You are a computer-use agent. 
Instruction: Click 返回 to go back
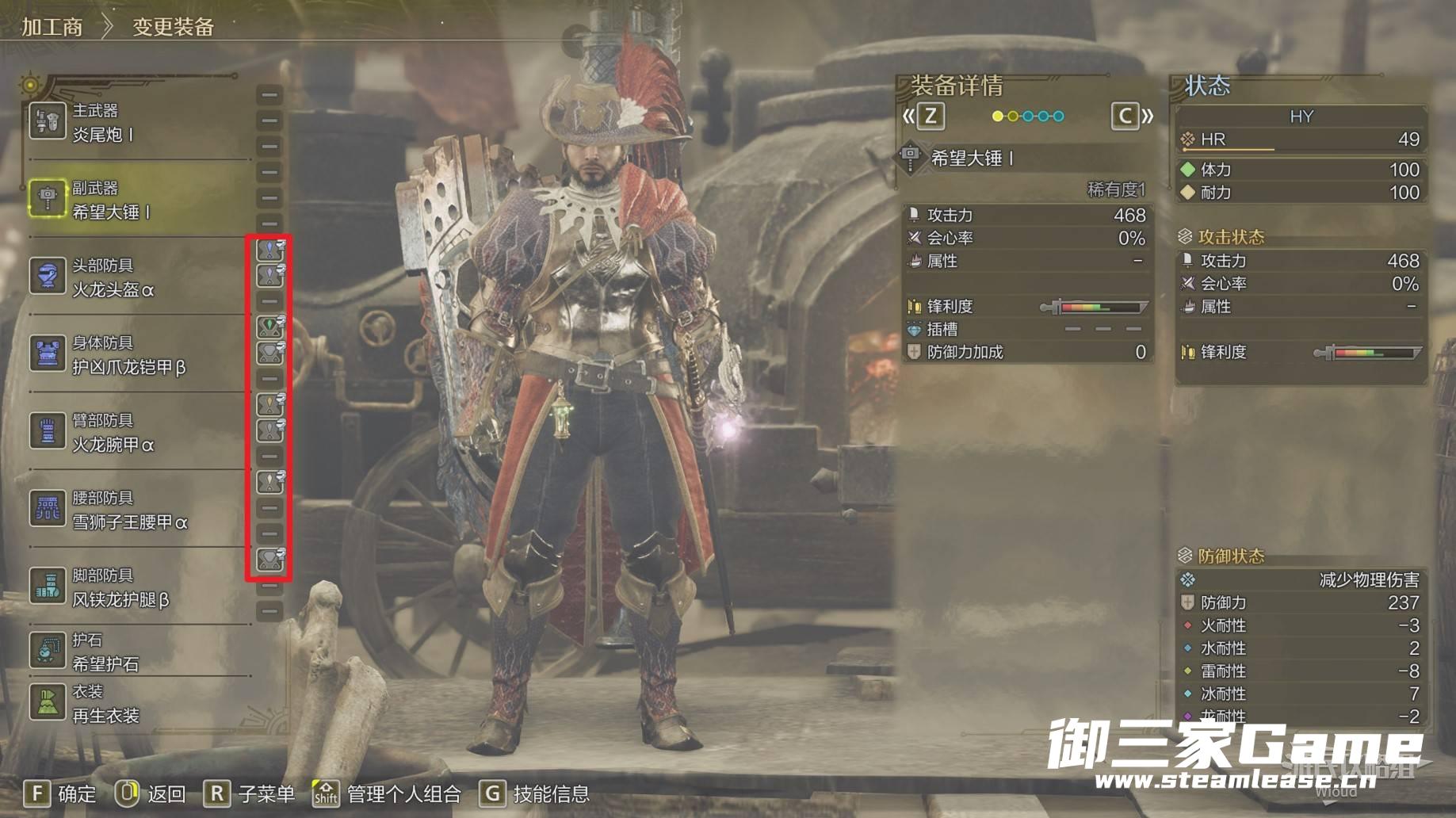tap(151, 793)
